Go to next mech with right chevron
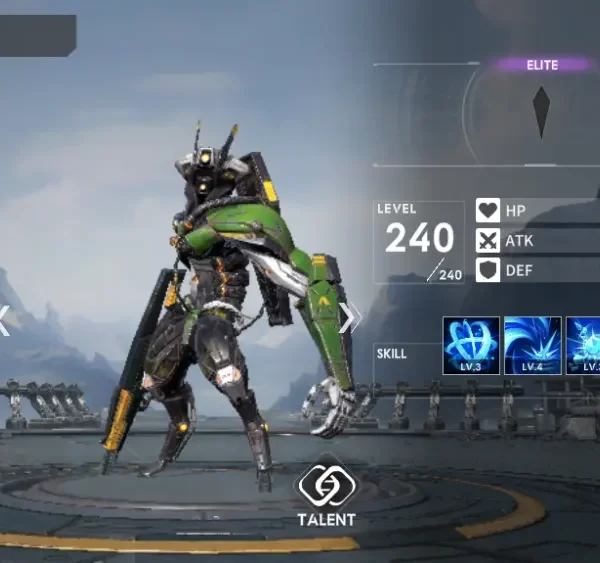Screen dimensions: 600x563 349,317
